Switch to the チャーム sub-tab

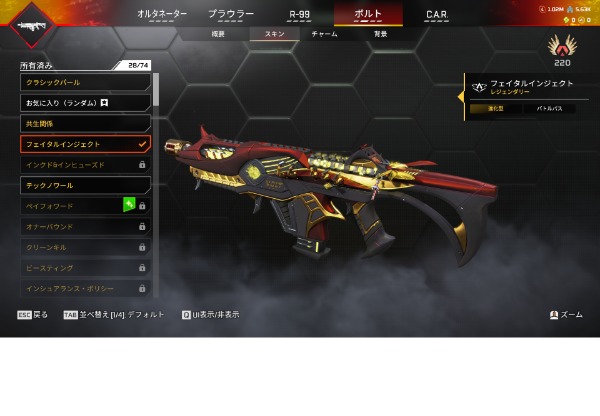pos(324,34)
